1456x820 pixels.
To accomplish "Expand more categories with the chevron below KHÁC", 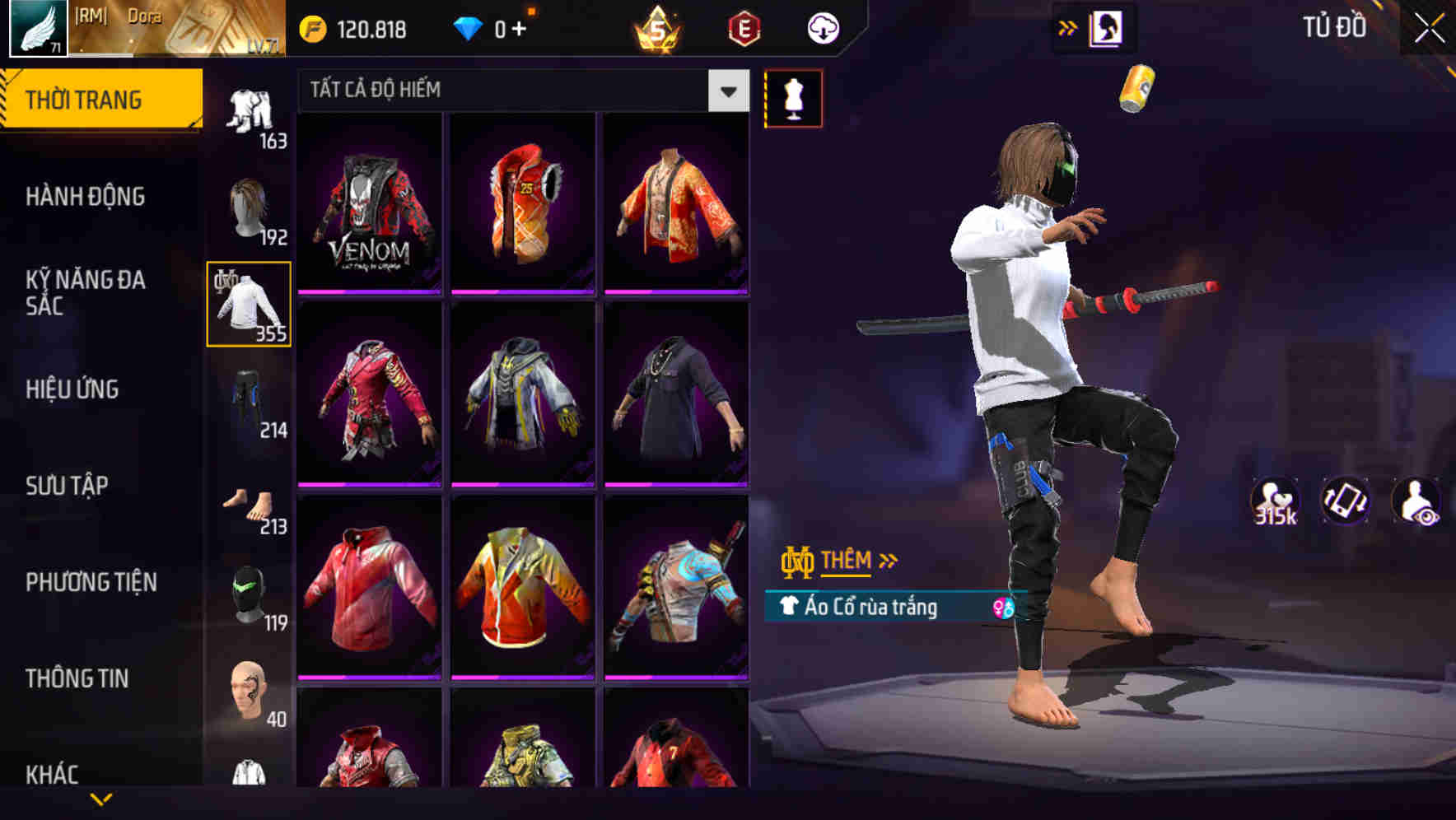I will [x=102, y=797].
